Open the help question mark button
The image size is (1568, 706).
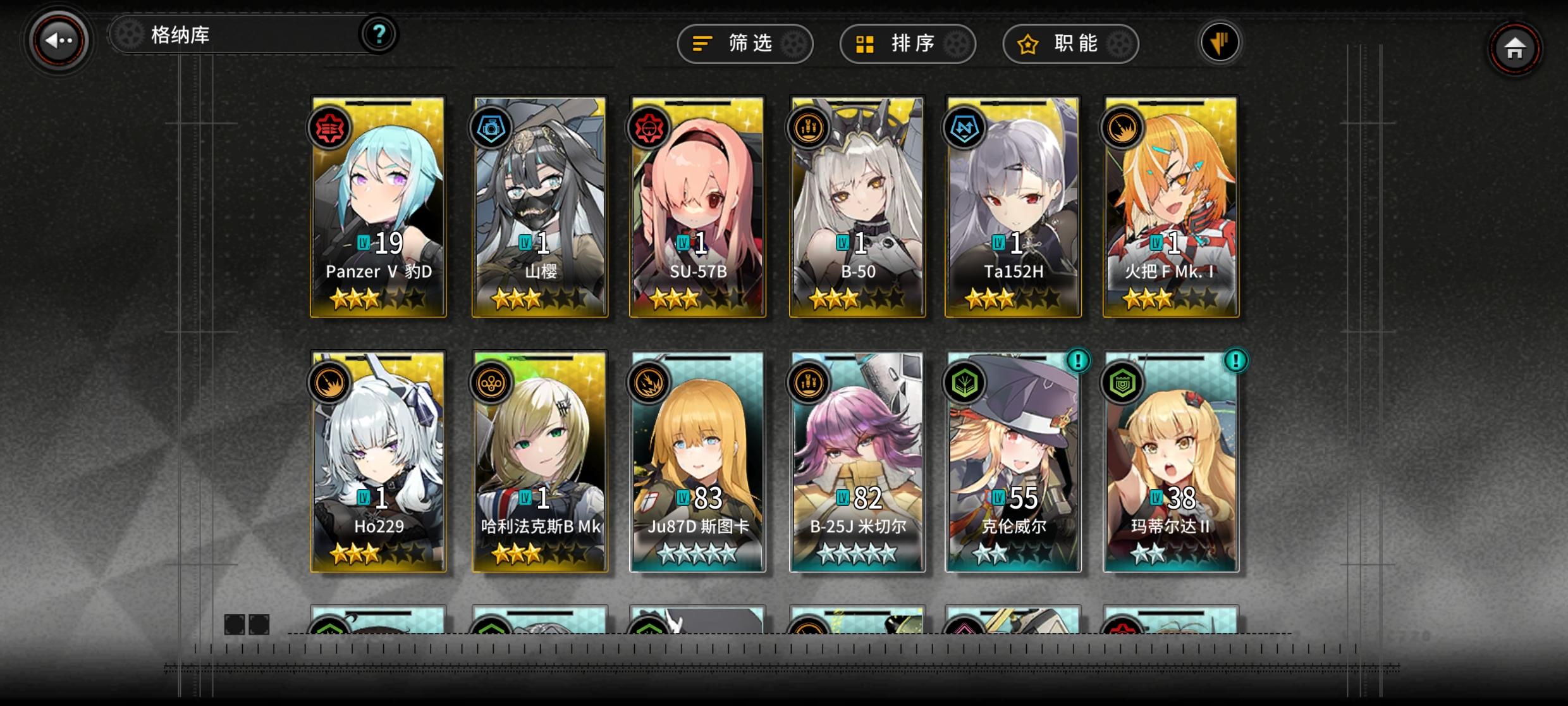379,35
